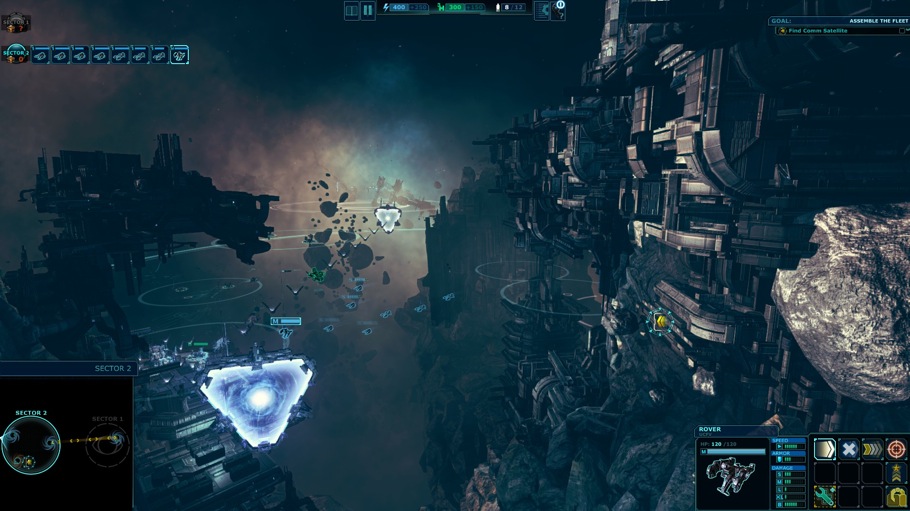Choose the white X stop command

849,449
